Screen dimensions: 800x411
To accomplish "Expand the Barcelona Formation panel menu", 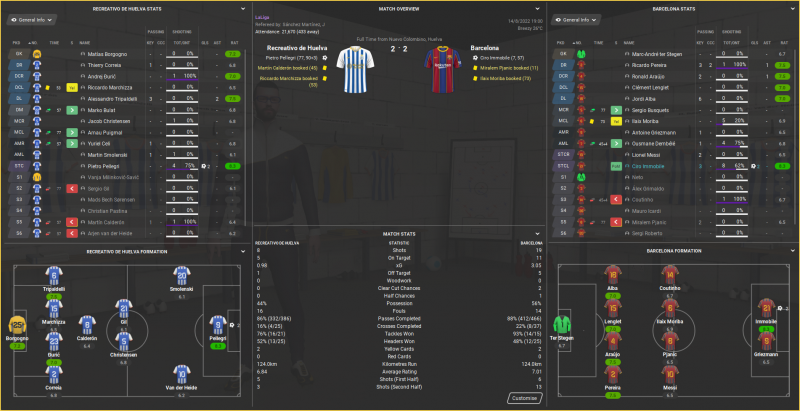I will point(790,251).
